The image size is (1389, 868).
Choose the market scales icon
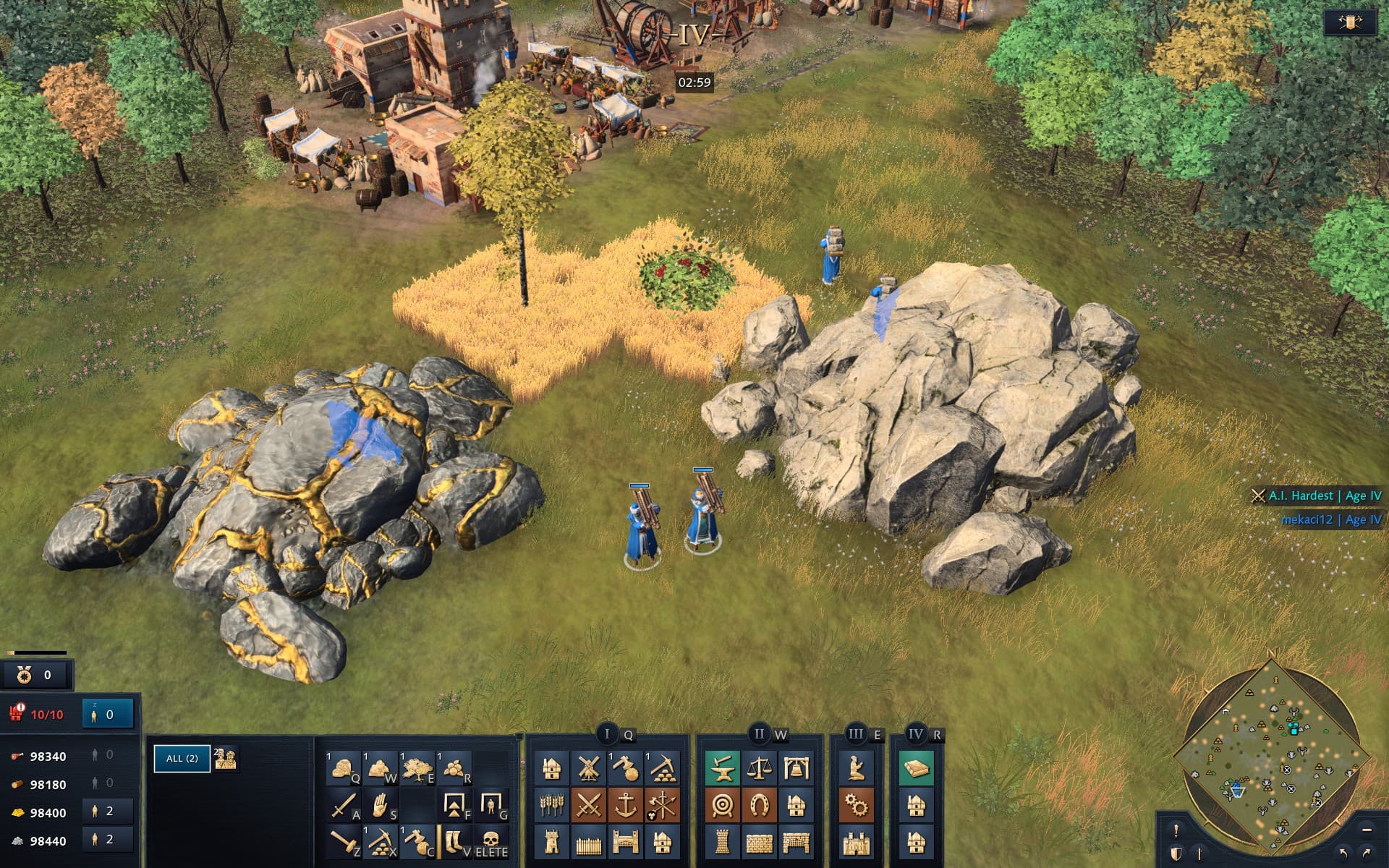coord(759,768)
